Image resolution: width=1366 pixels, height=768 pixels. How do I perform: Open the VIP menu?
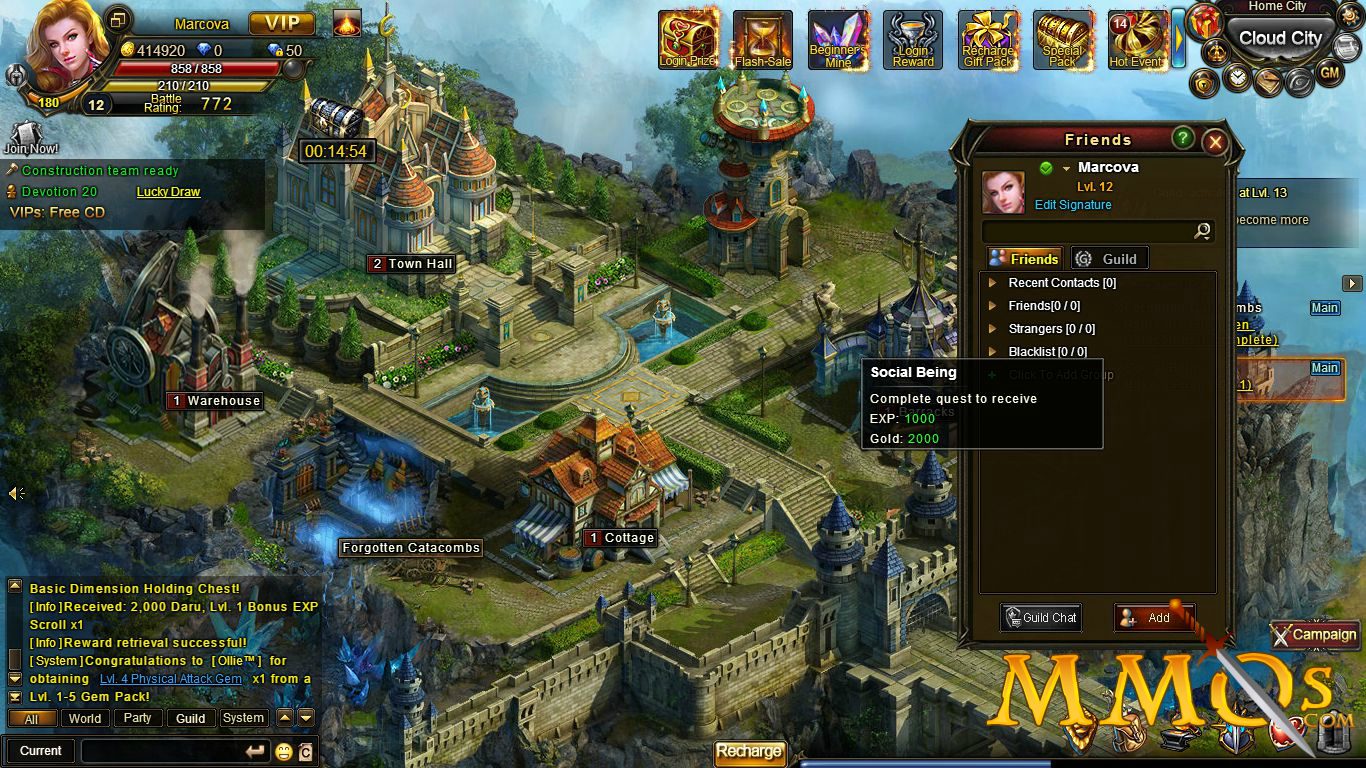pos(282,23)
